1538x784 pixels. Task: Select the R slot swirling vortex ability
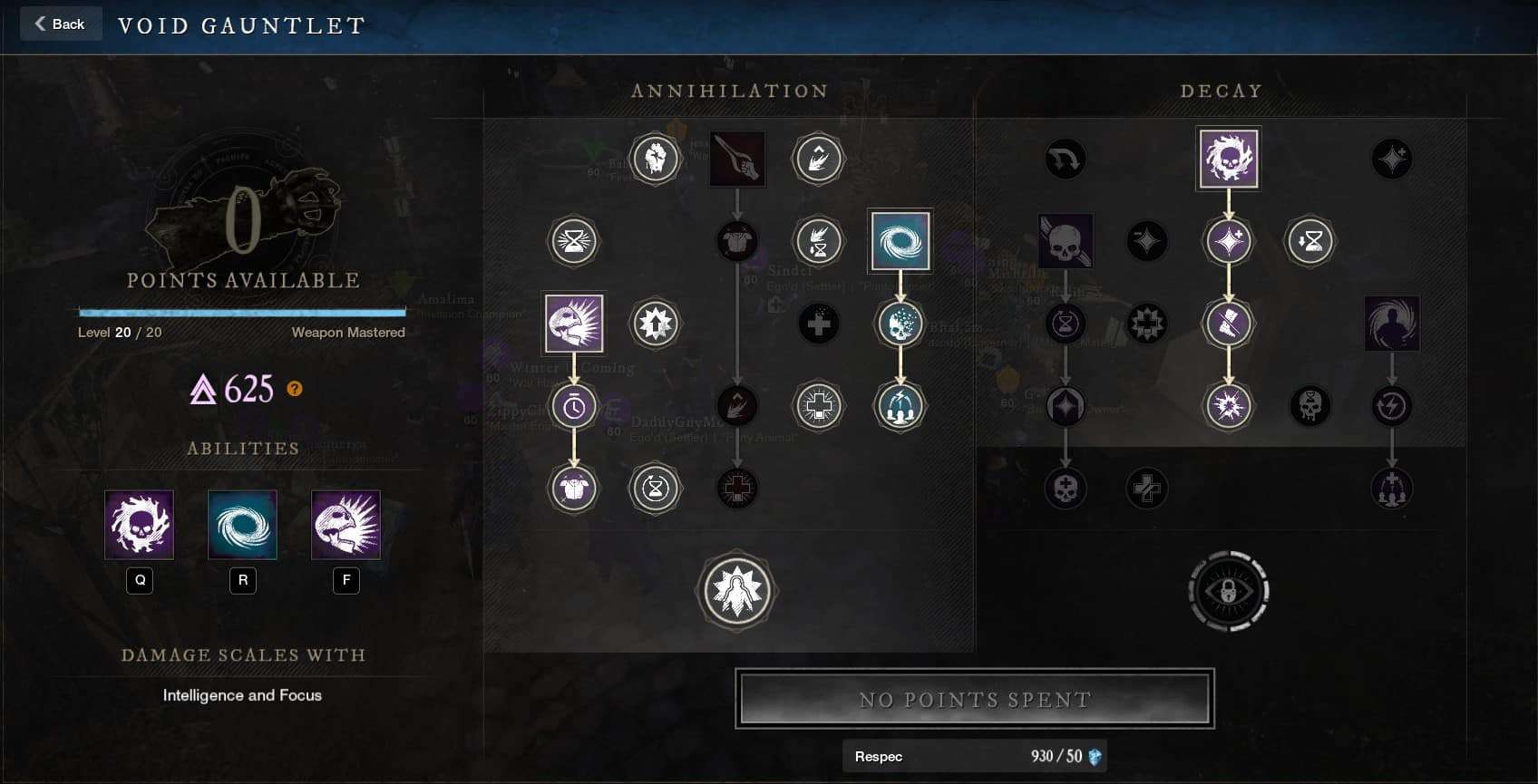click(x=242, y=525)
